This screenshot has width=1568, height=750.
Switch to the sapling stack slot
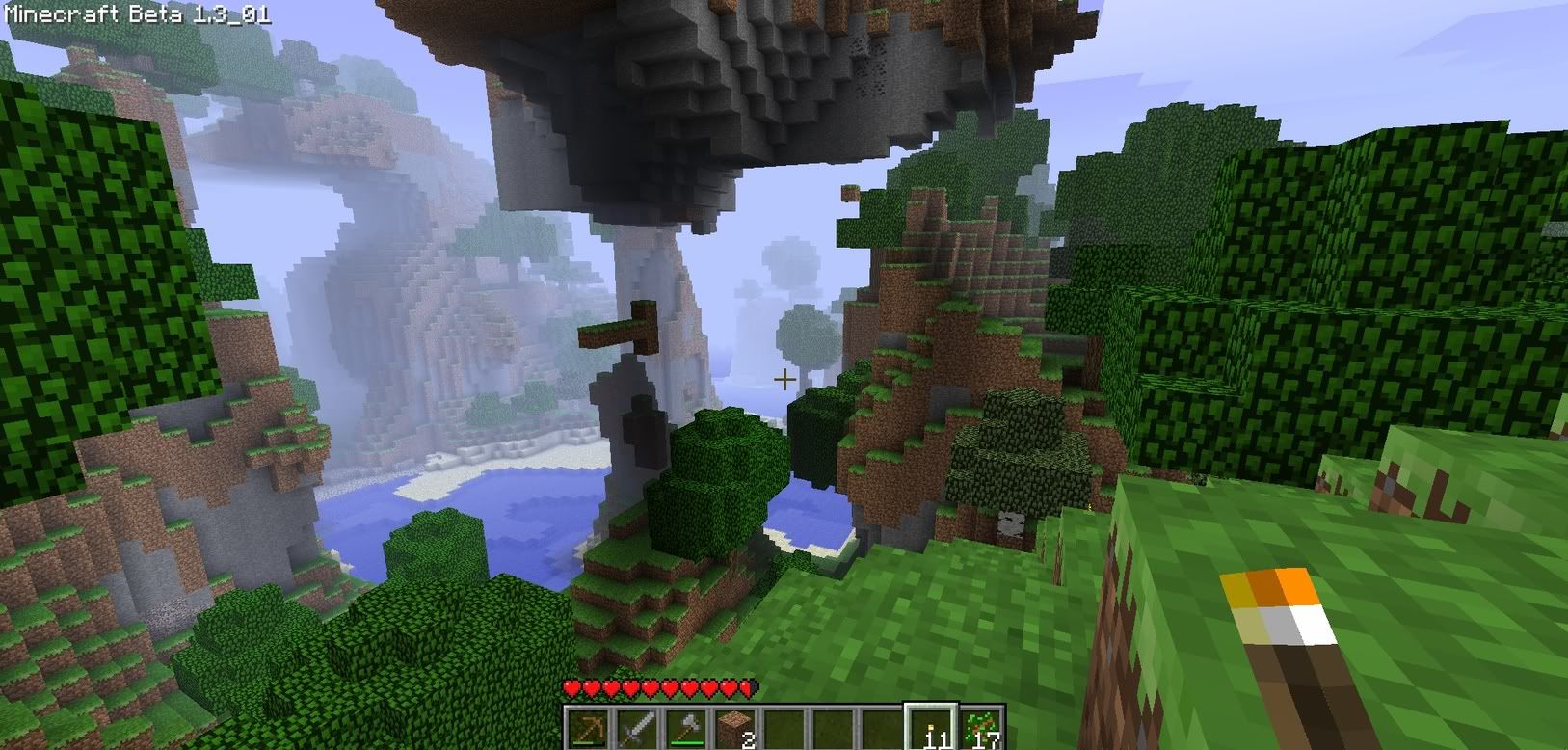[x=982, y=728]
